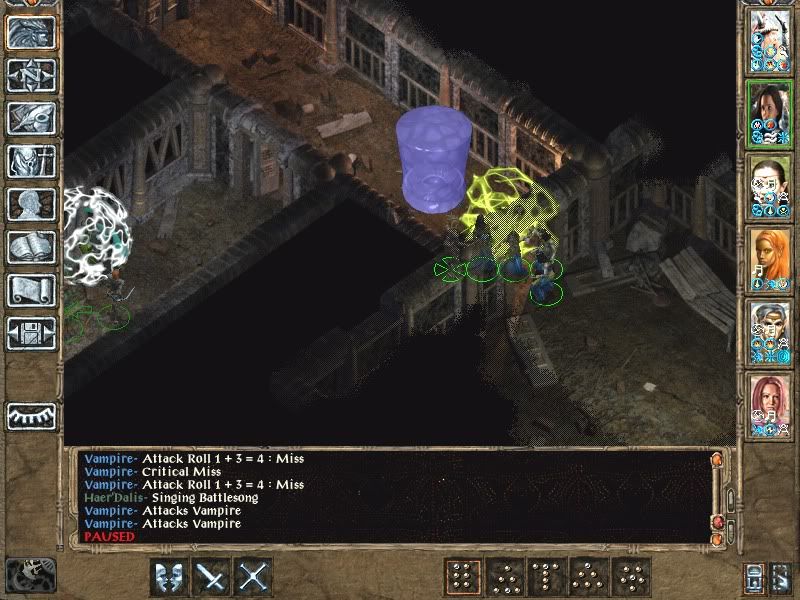The width and height of the screenshot is (800, 600).
Task: Open the character record with the bust icon
Action: [x=31, y=204]
